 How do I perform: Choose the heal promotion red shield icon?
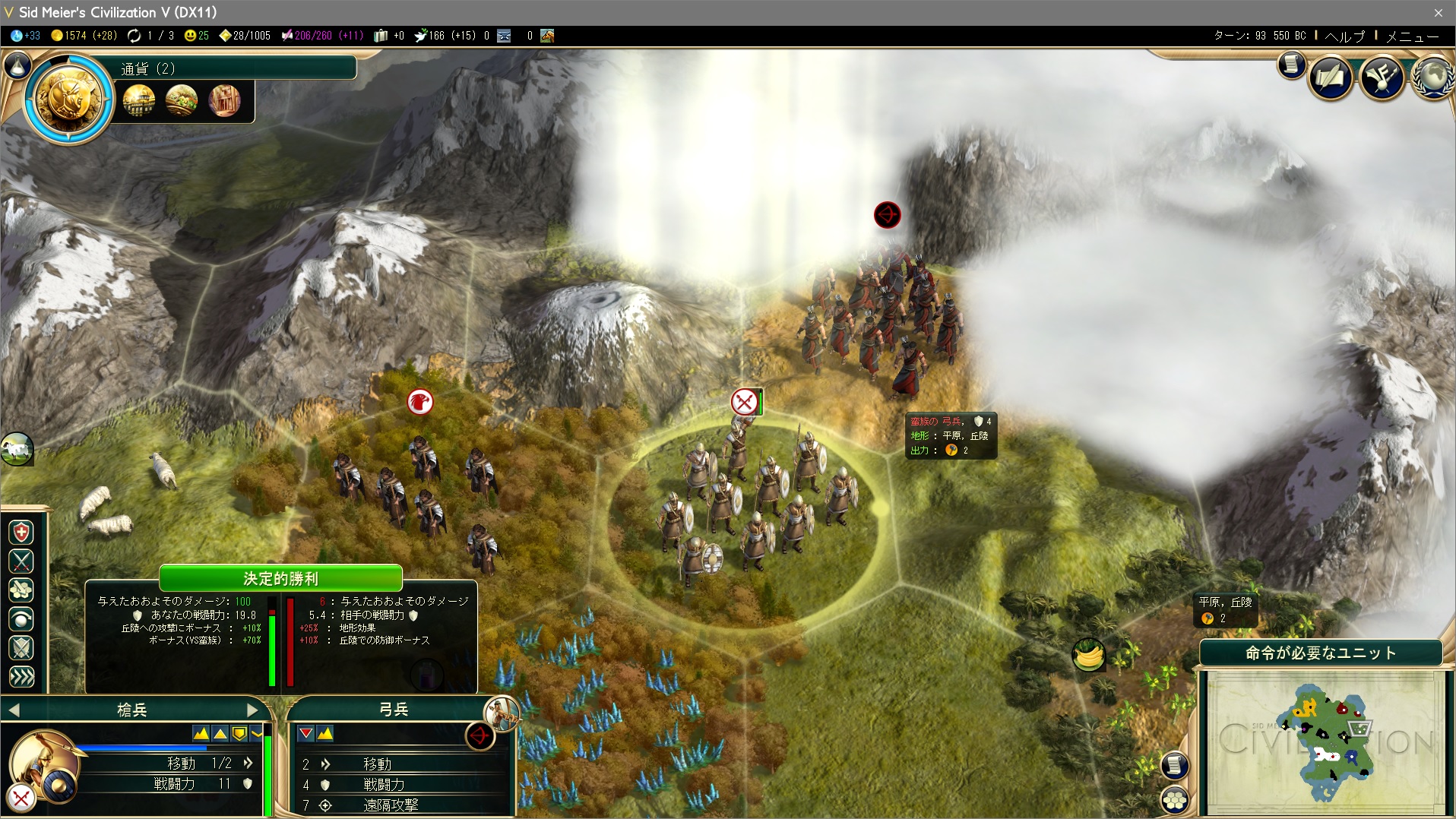(x=21, y=532)
